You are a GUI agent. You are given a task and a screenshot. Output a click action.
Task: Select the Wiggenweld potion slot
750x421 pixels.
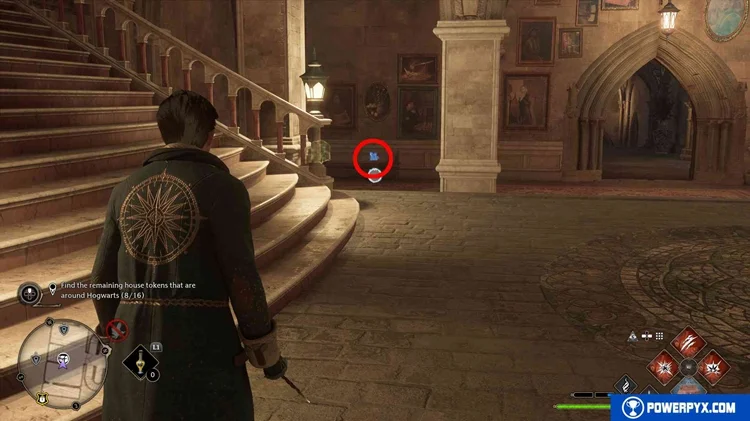coord(143,362)
